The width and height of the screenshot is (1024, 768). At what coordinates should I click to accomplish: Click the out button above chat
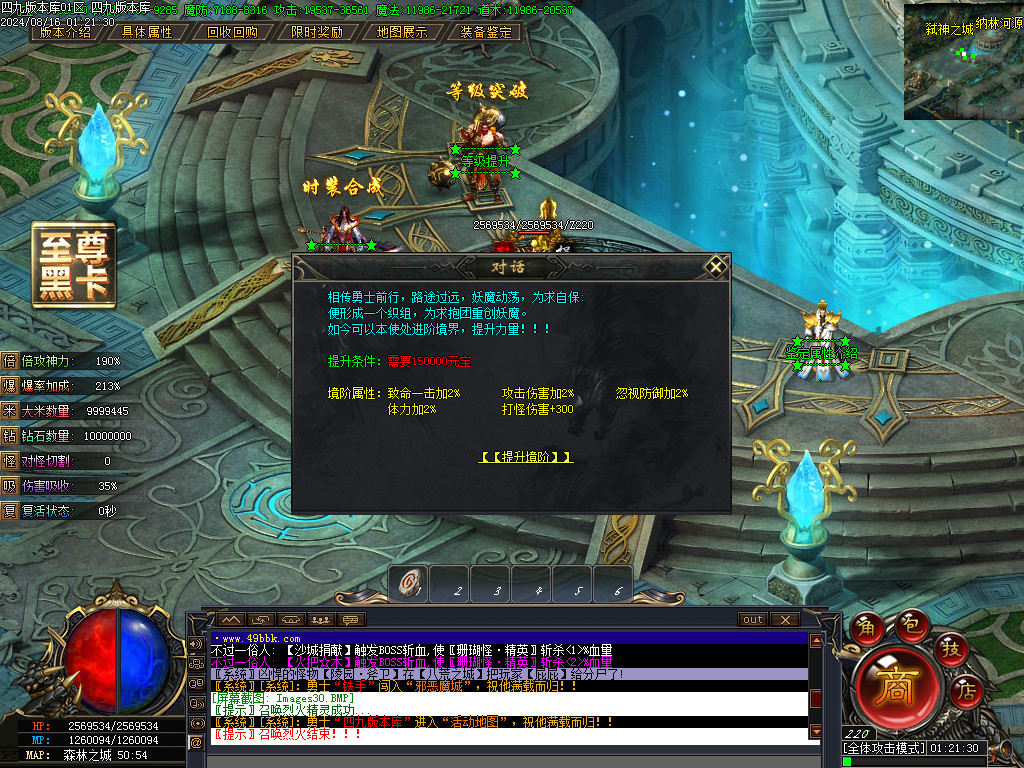point(753,620)
